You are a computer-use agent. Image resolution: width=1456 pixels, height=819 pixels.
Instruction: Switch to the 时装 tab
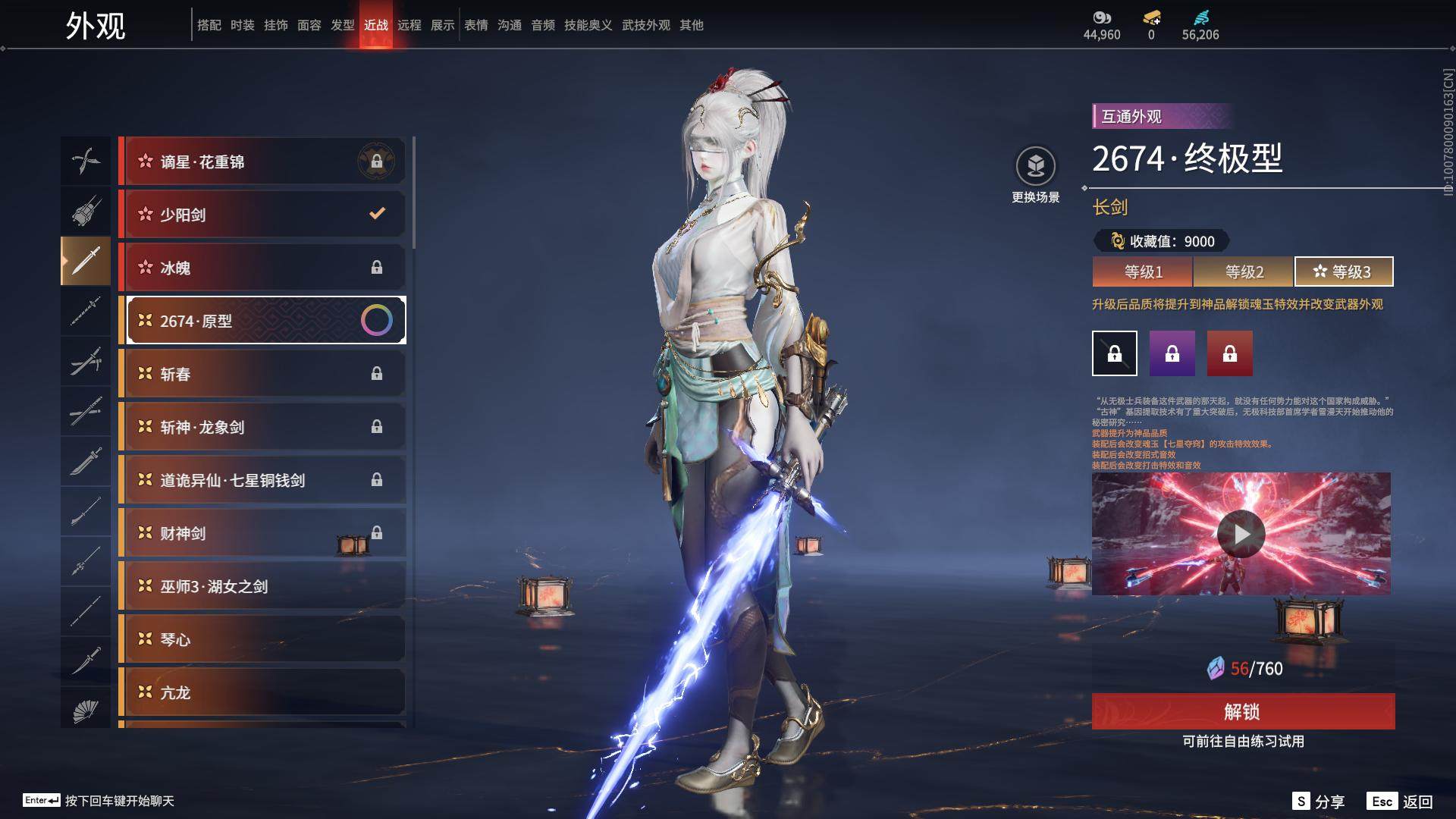(x=243, y=25)
